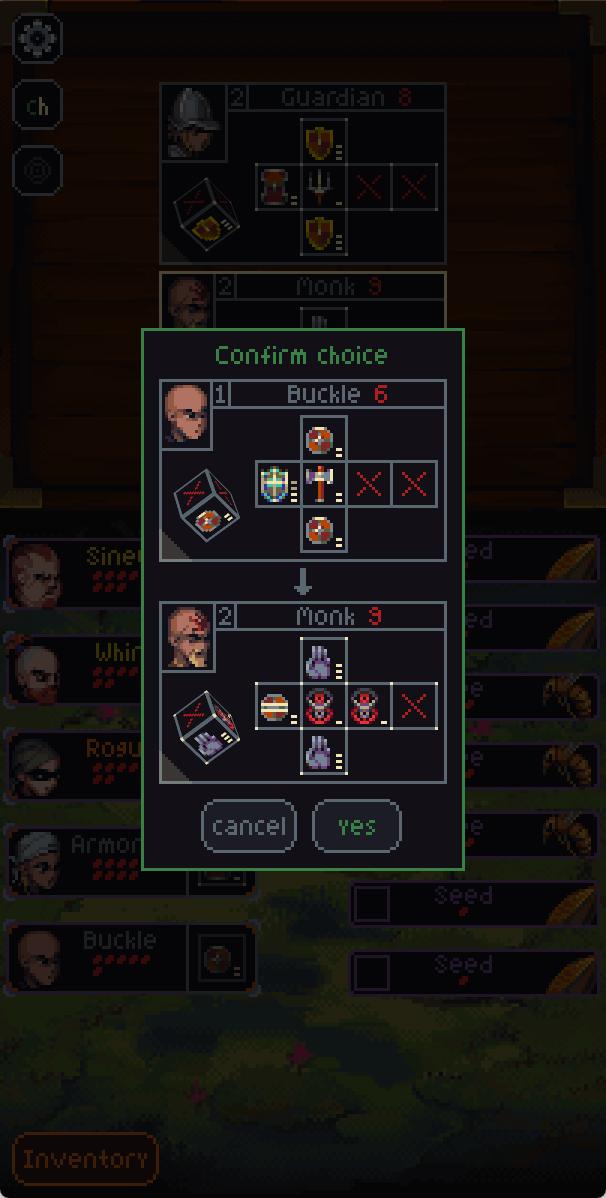Select Buckle's blue cross shield face

tap(277, 484)
